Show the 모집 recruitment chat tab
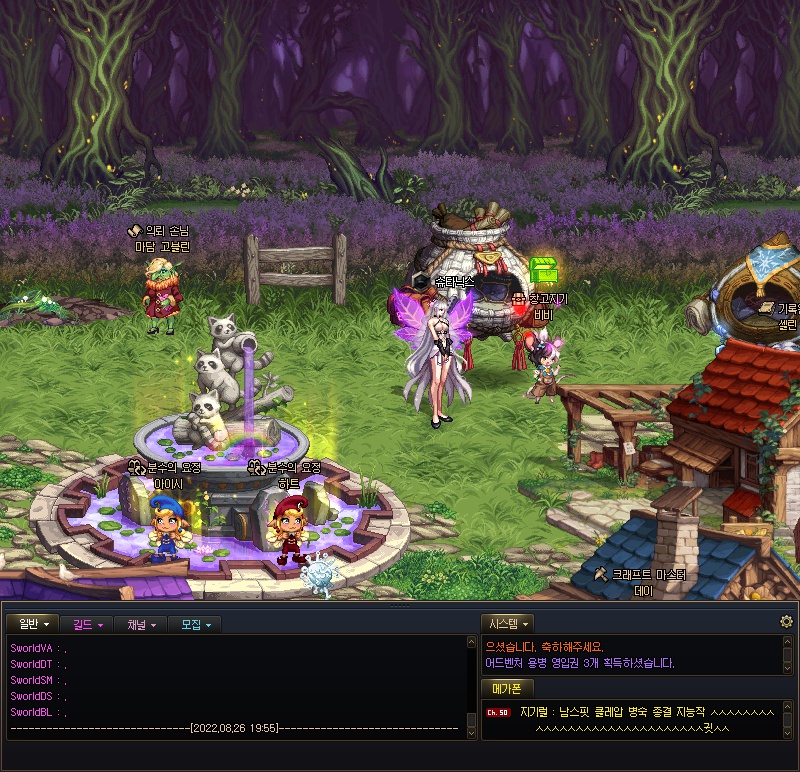 195,624
